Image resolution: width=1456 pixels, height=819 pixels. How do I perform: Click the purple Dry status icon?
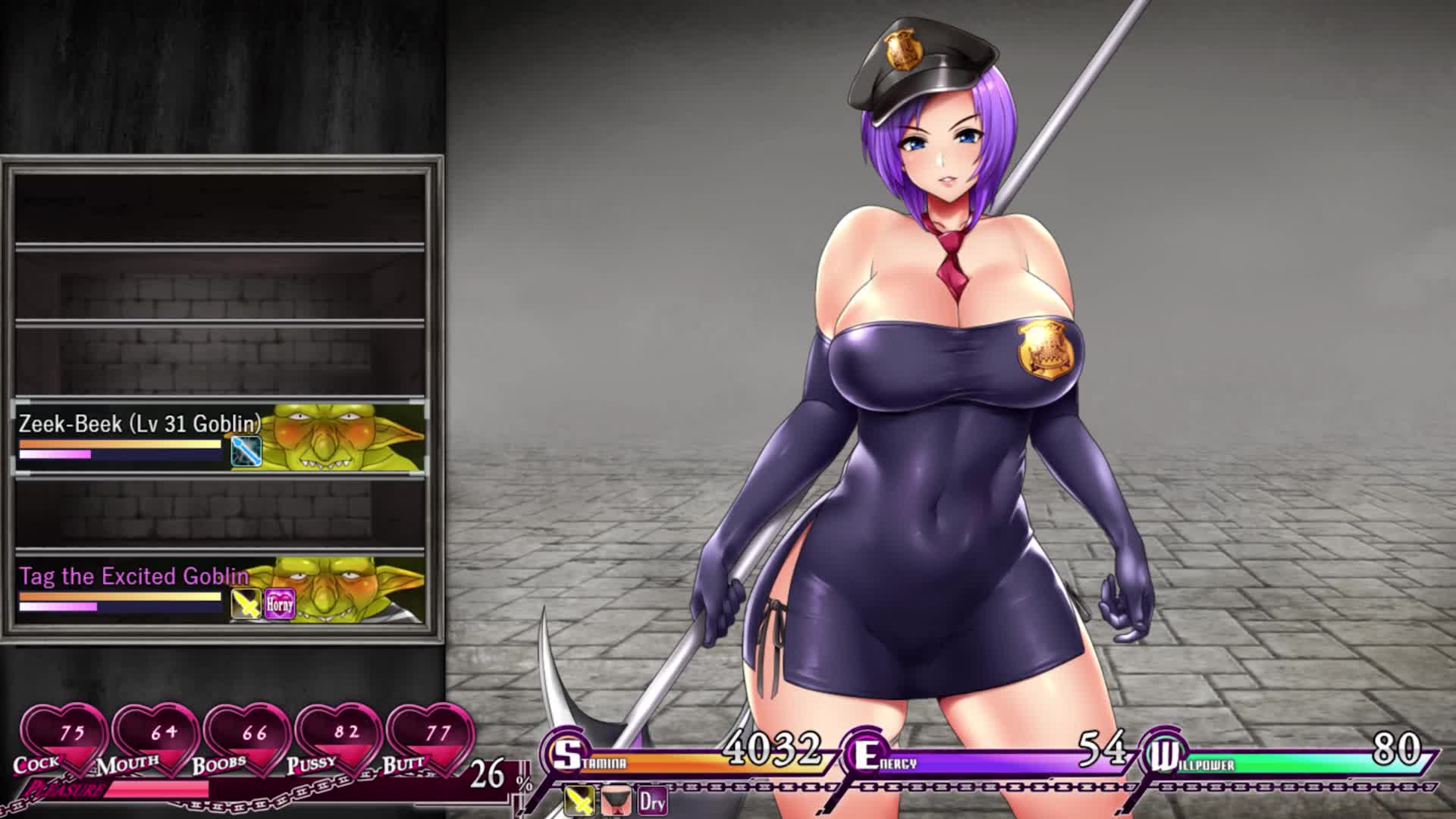point(652,801)
